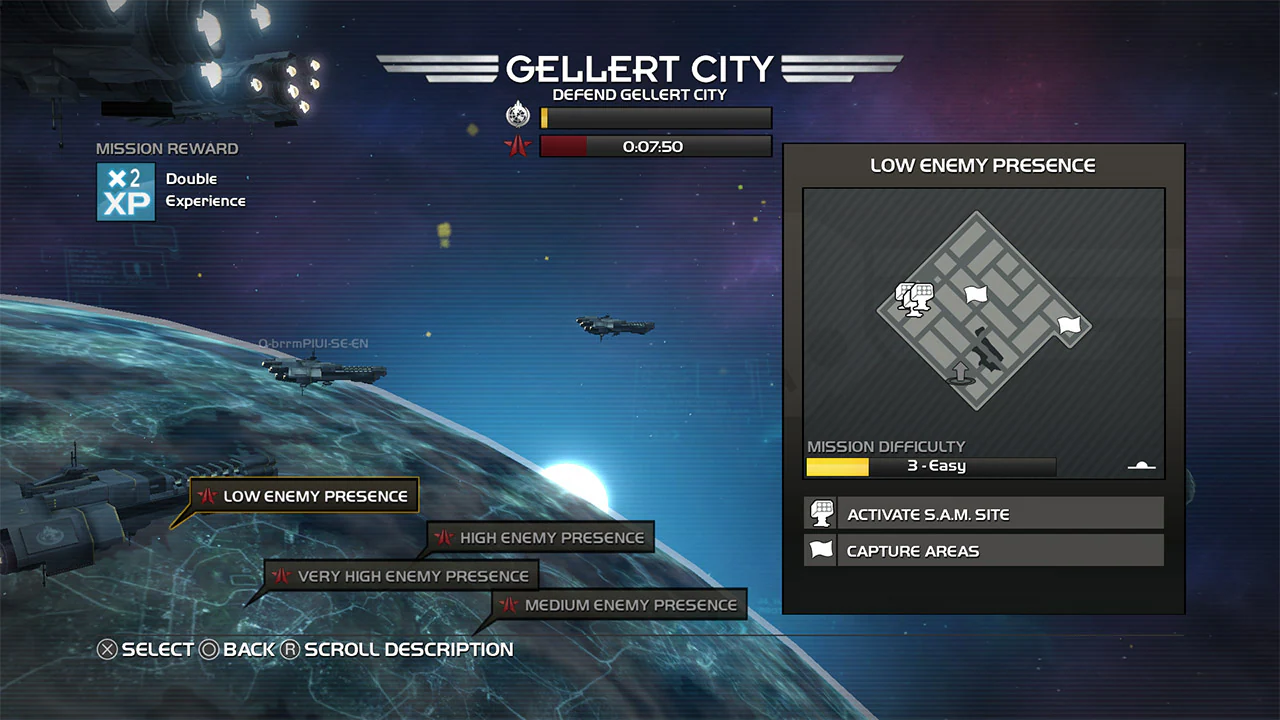
Task: Toggle the Activate S.A.M. Site objective row
Action: [990, 513]
